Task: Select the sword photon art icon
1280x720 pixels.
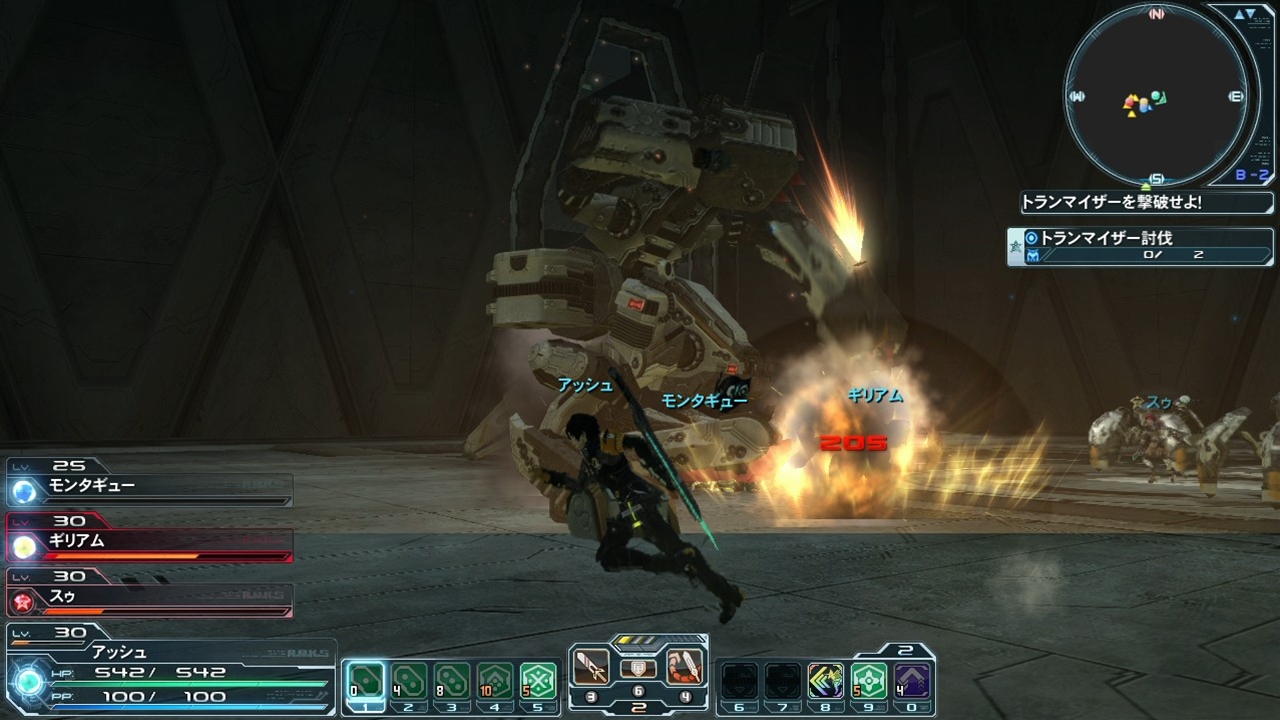Action: pyautogui.click(x=590, y=667)
